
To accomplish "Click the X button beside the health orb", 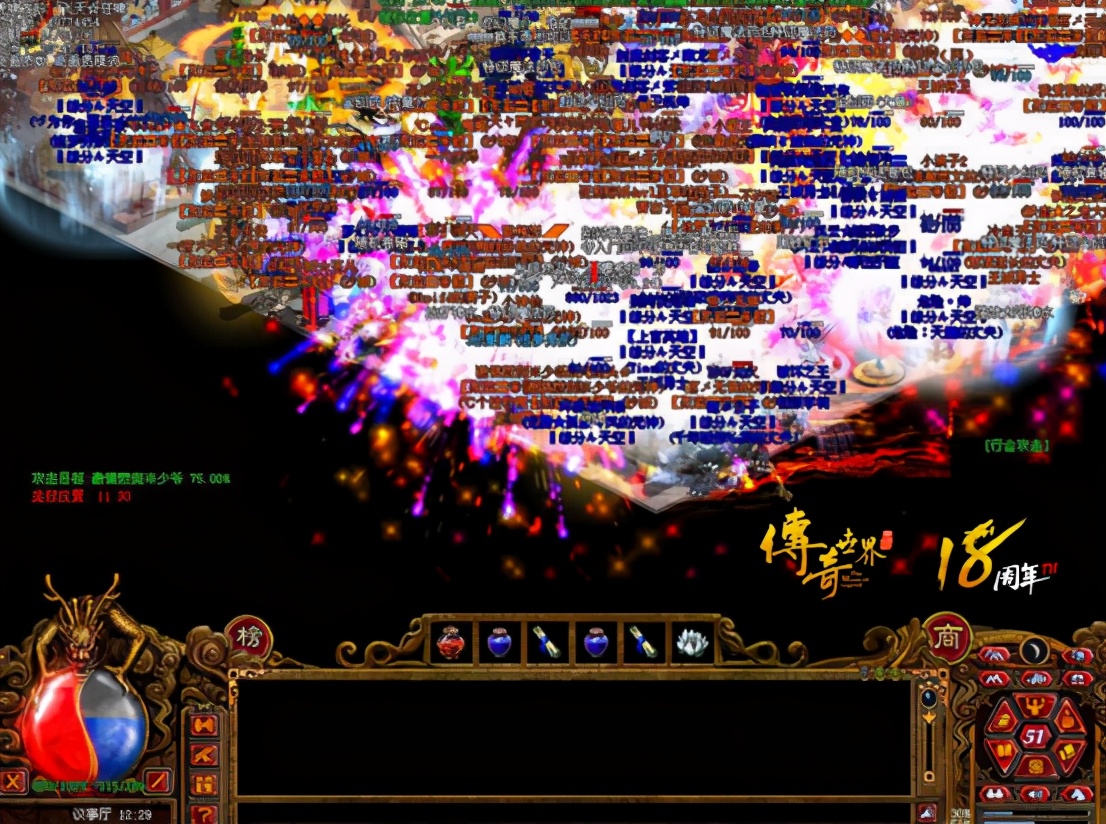I will point(14,780).
